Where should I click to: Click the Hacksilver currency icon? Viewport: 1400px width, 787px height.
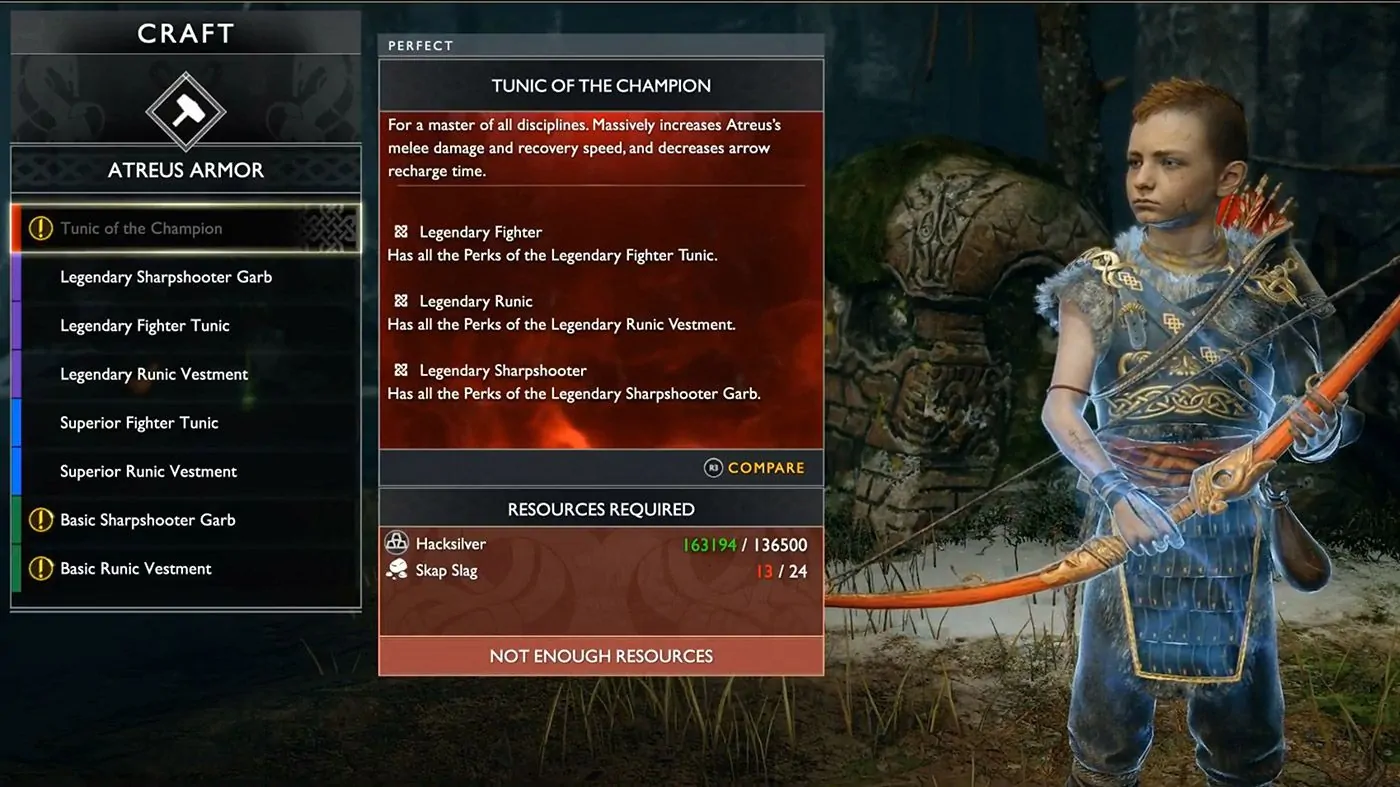coord(397,541)
